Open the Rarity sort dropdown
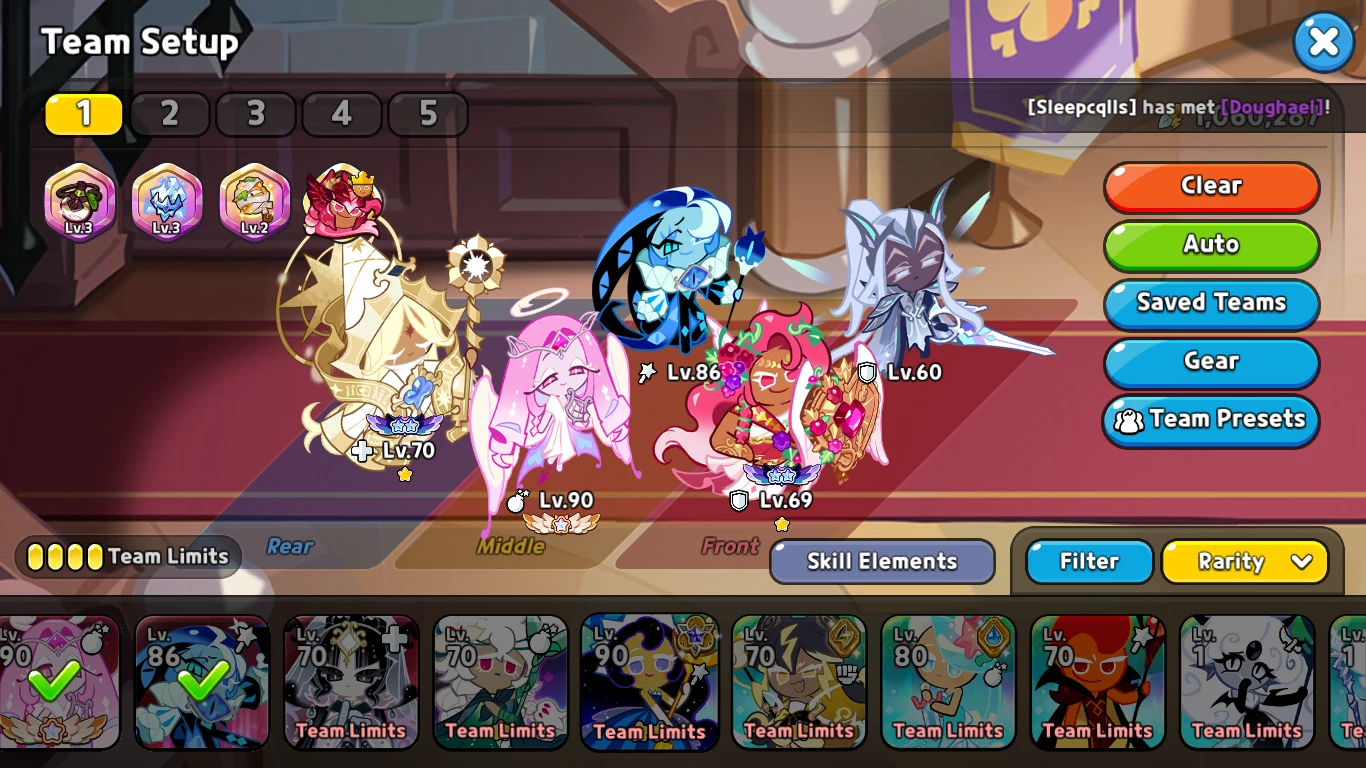This screenshot has height=768, width=1366. point(1244,562)
